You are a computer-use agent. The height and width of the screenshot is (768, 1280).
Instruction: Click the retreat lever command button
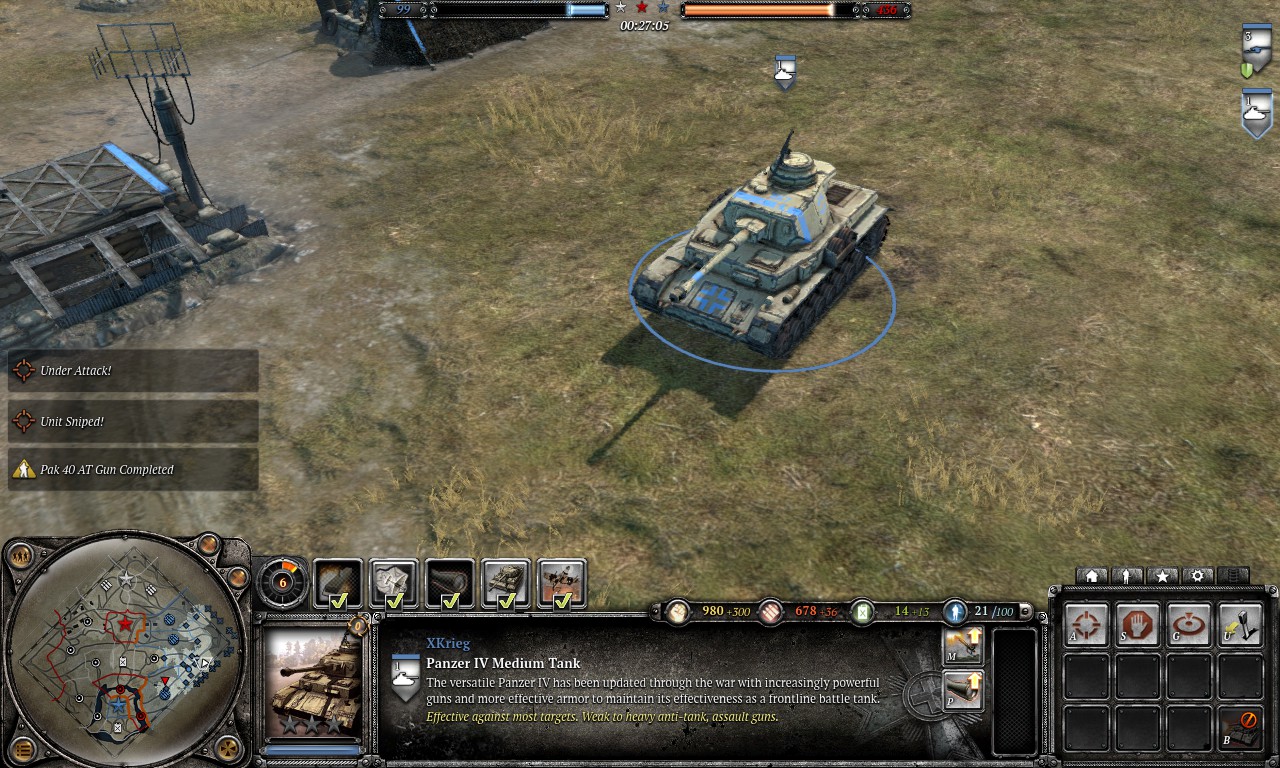(x=1240, y=625)
